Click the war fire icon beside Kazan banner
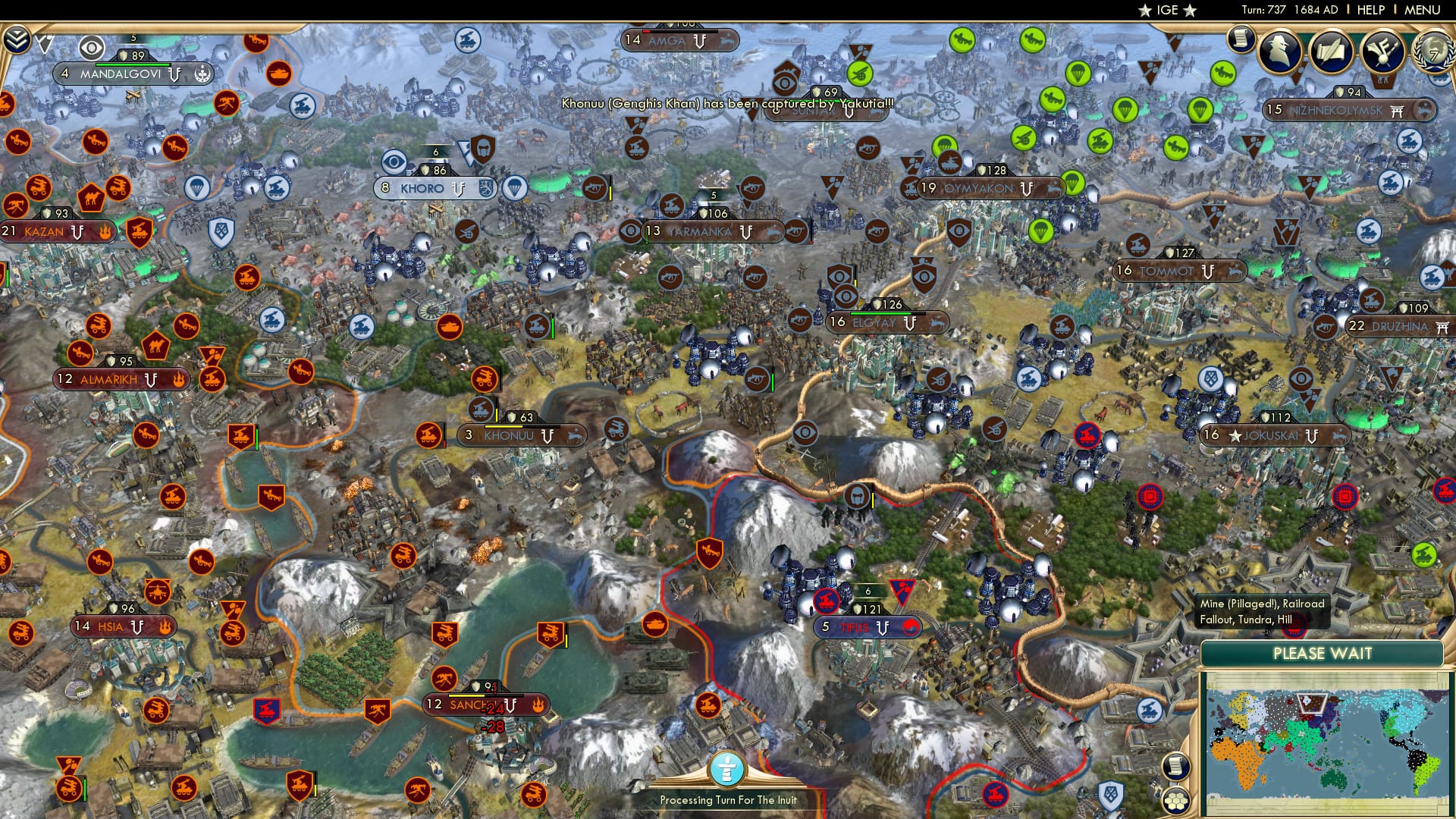Image resolution: width=1456 pixels, height=819 pixels. [105, 232]
